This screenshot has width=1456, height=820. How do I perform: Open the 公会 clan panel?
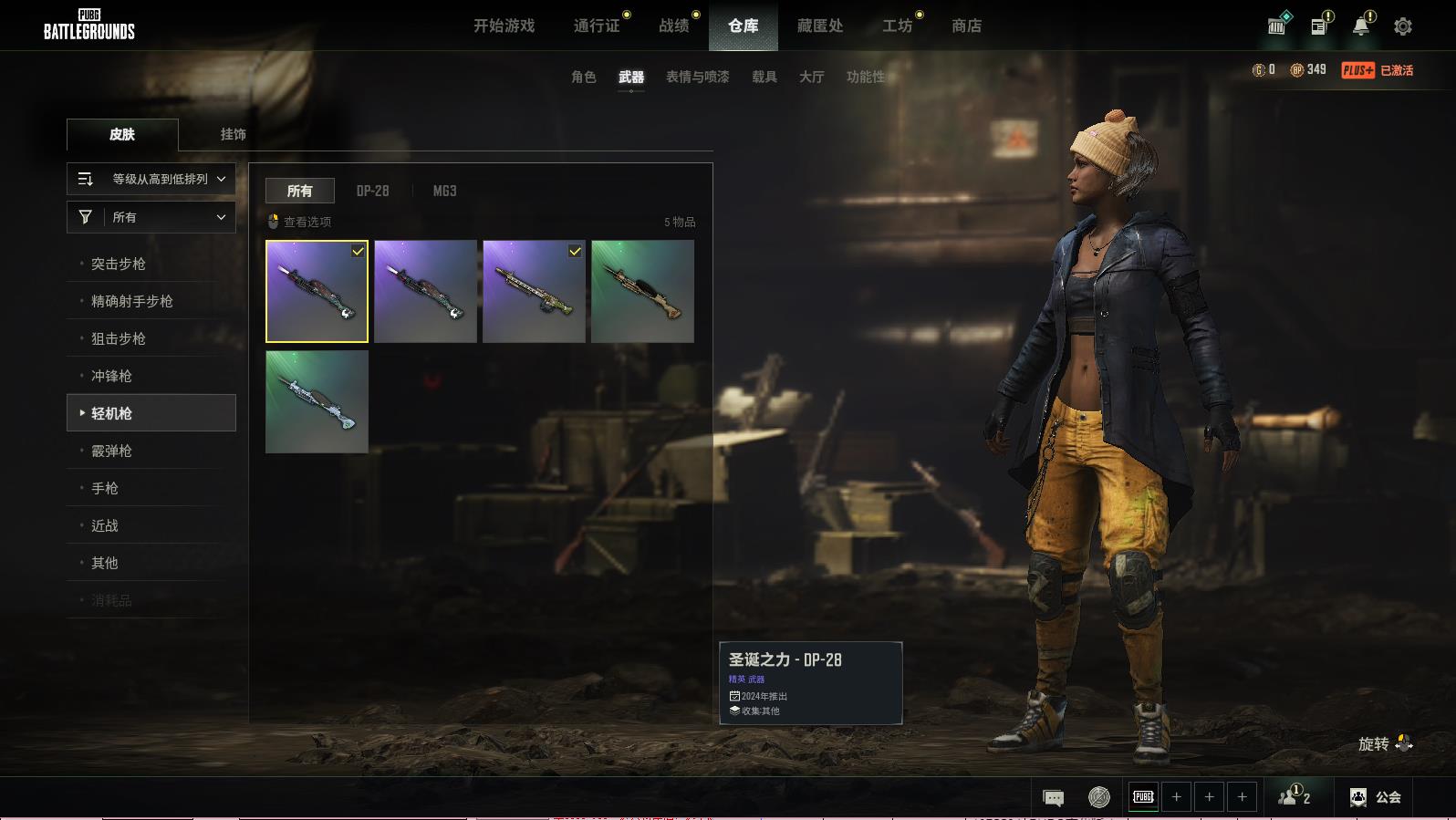[1376, 797]
